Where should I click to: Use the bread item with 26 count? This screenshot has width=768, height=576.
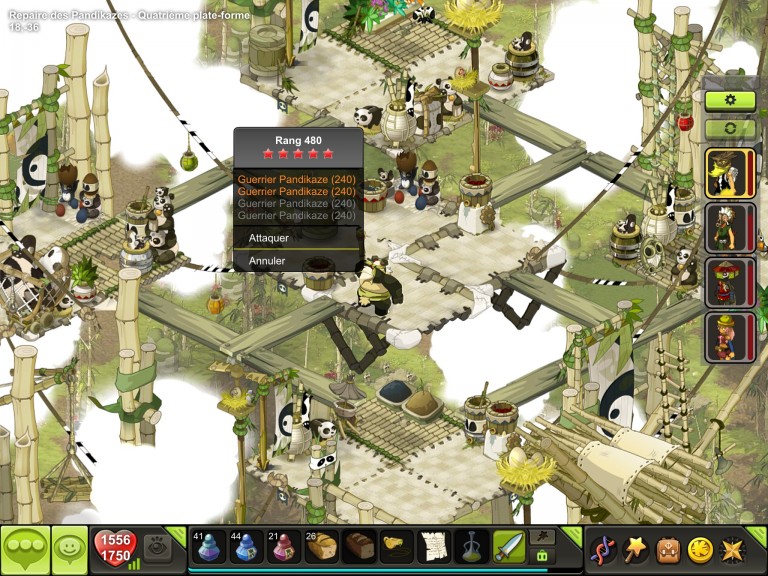coord(321,546)
